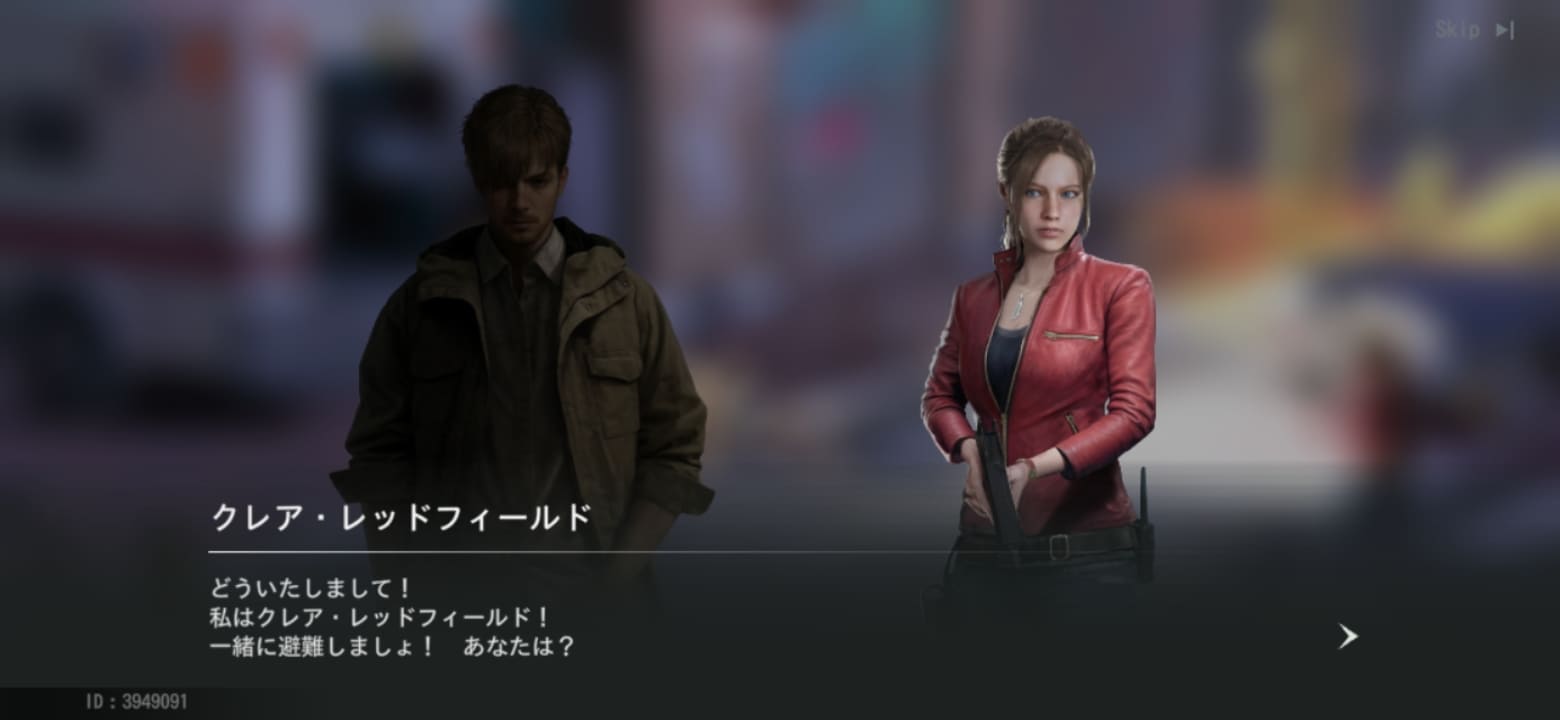
Task: Tap the Skip label at top right
Action: (1459, 29)
